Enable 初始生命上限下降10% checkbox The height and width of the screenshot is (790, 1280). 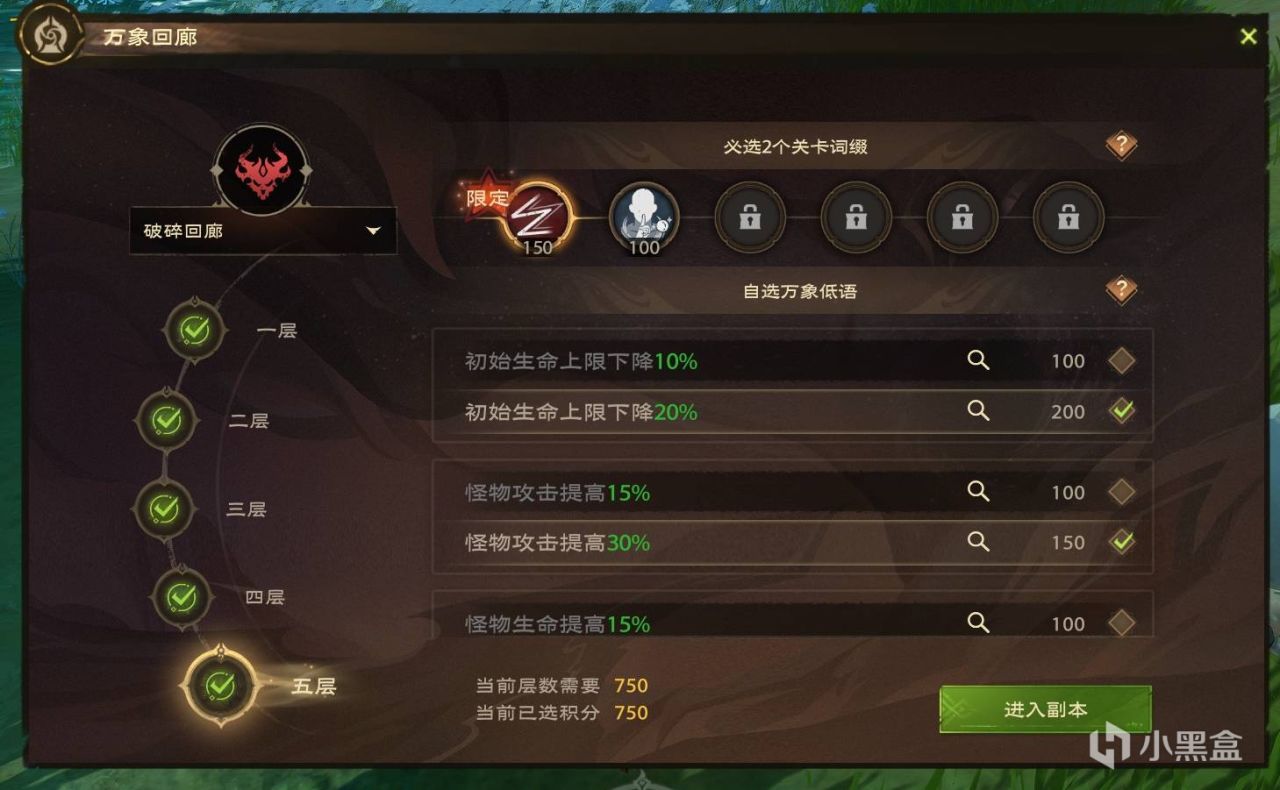tap(1124, 361)
